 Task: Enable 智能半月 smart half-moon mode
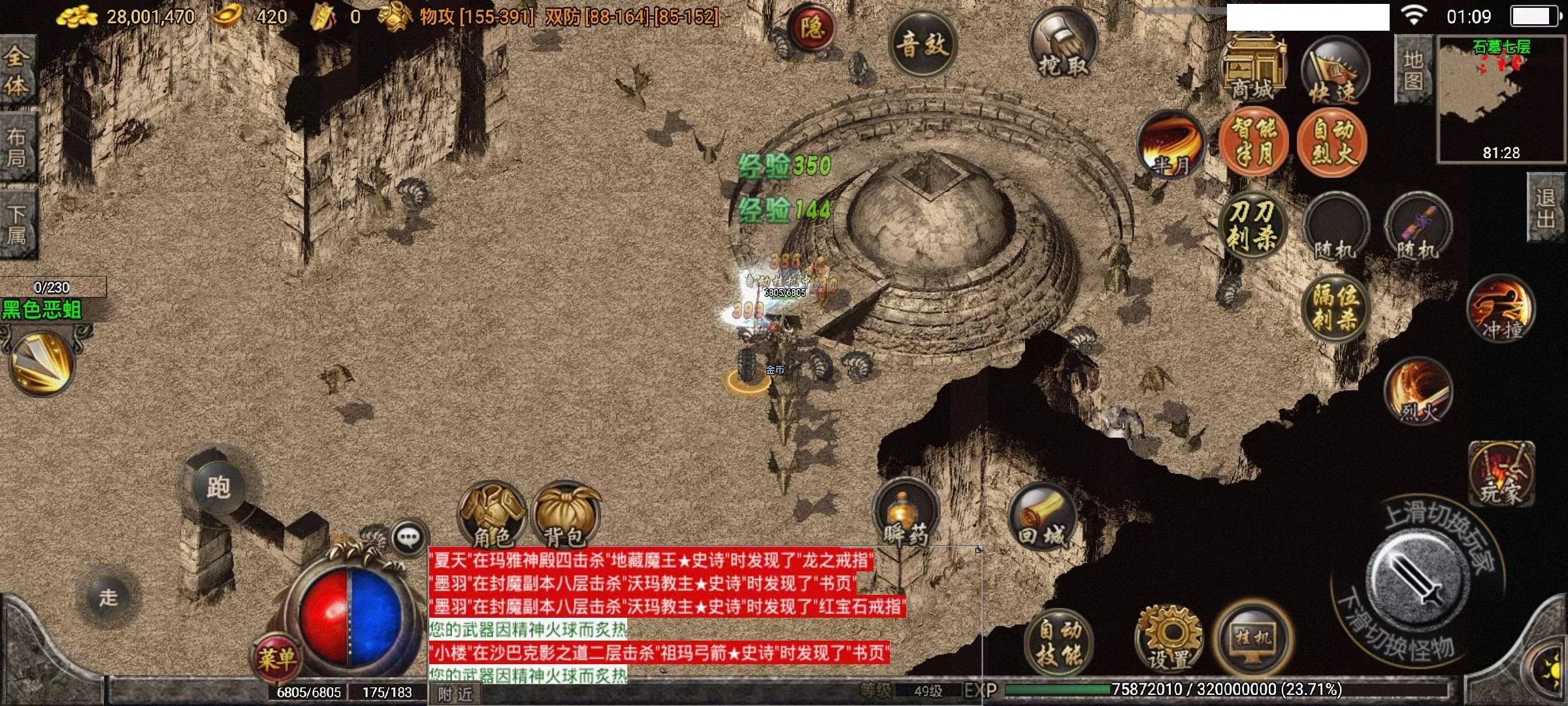pyautogui.click(x=1254, y=141)
